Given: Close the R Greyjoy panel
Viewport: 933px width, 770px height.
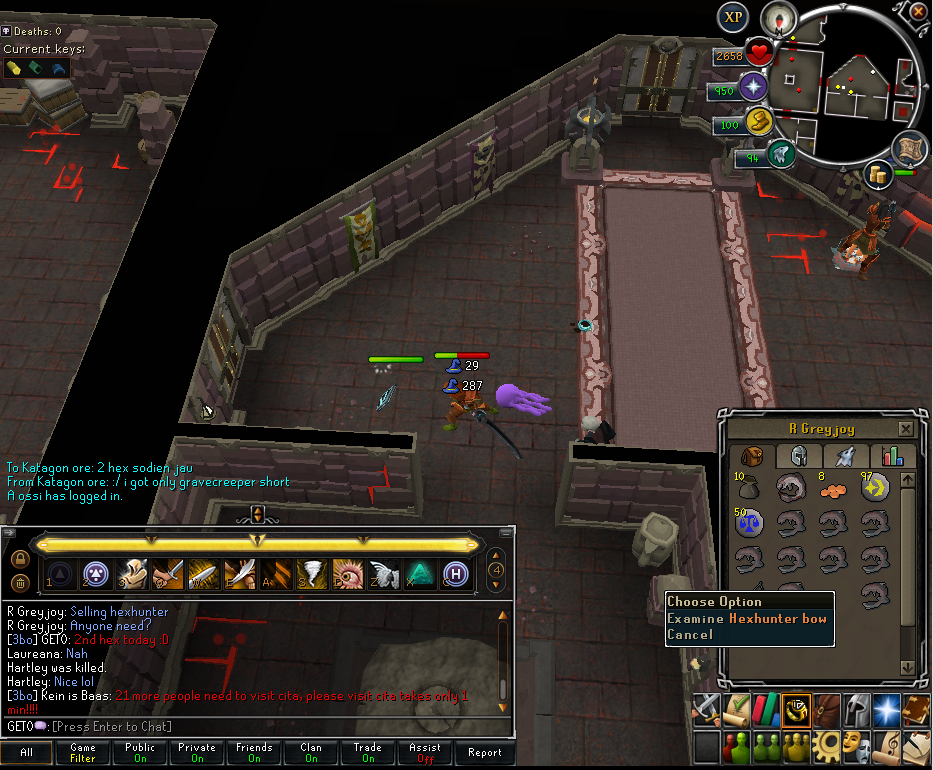Looking at the screenshot, I should coord(905,429).
